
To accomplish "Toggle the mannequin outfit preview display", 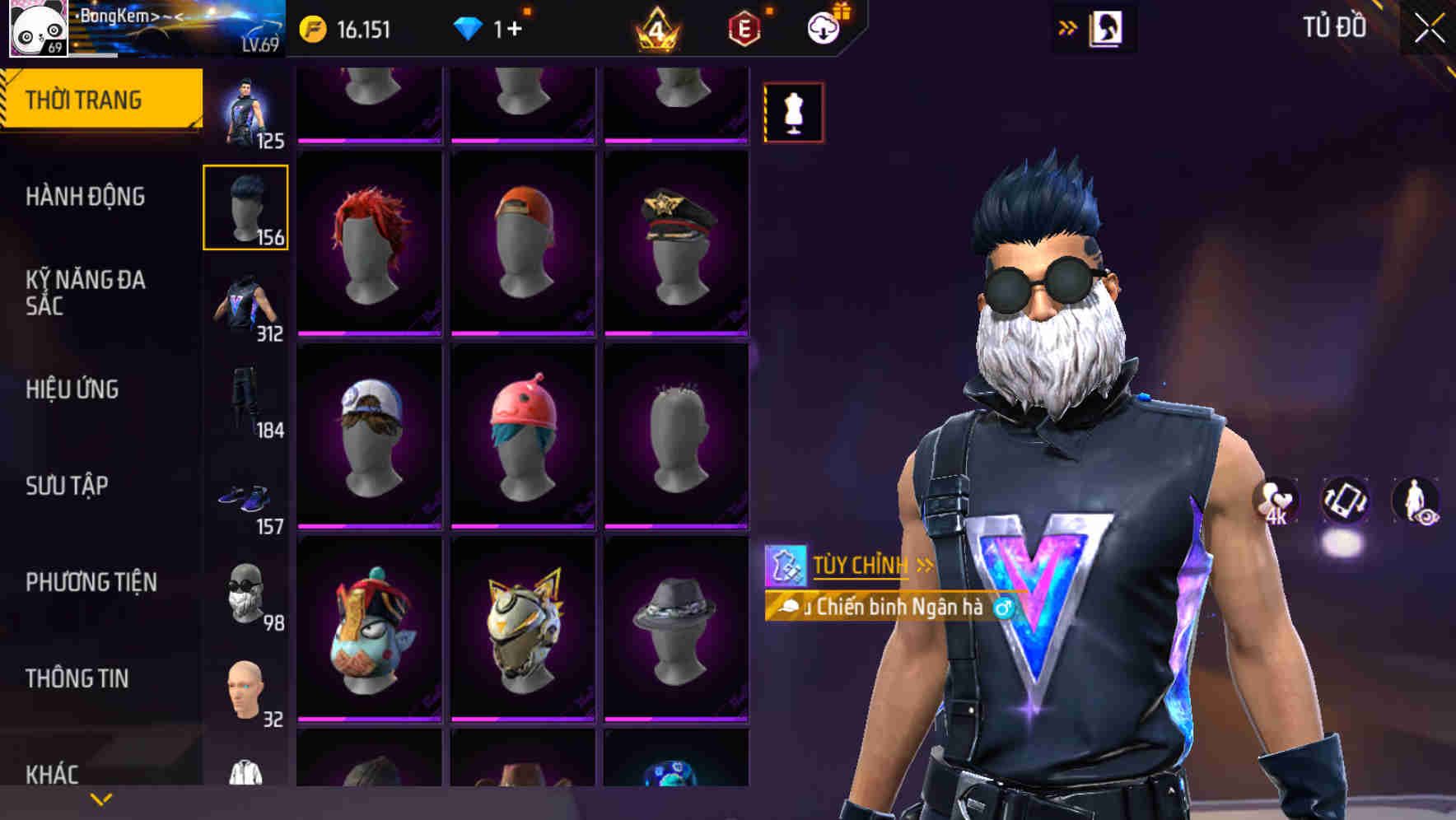I will click(x=793, y=111).
